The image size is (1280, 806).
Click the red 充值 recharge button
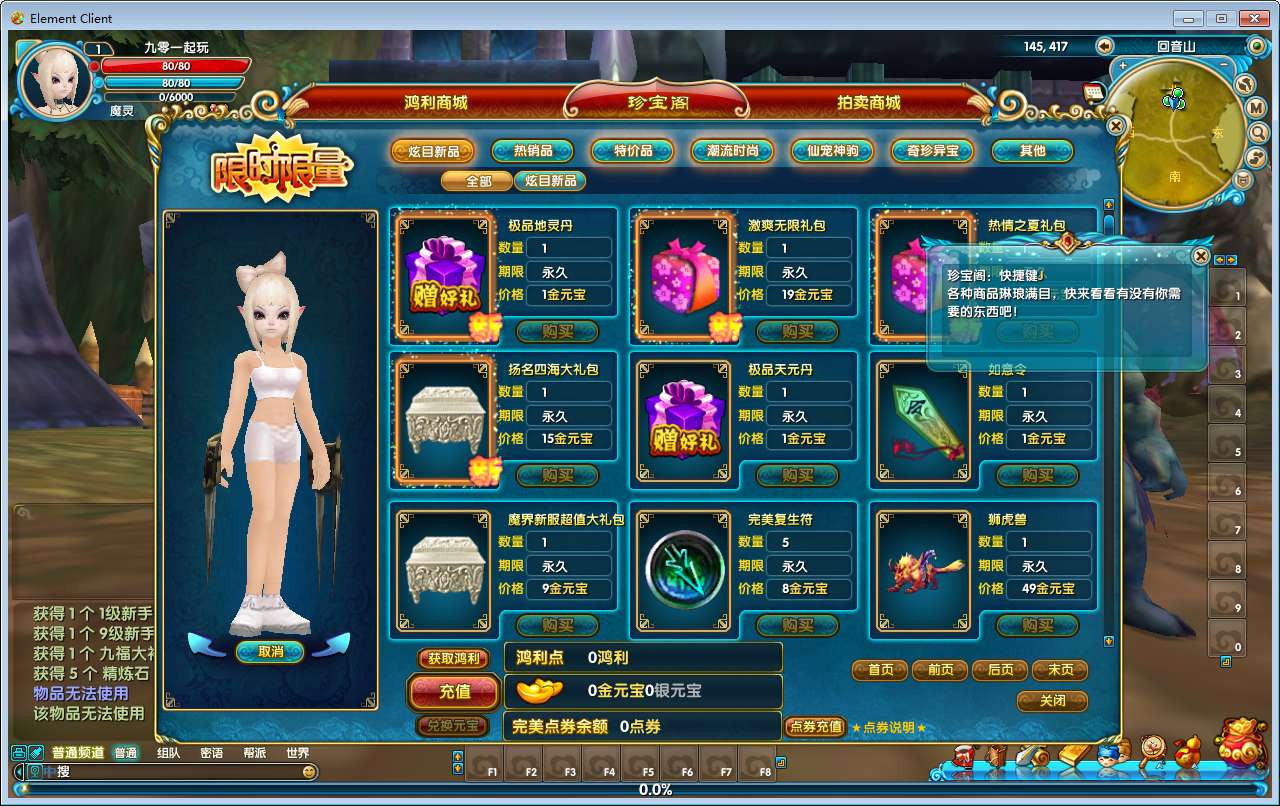pyautogui.click(x=454, y=691)
